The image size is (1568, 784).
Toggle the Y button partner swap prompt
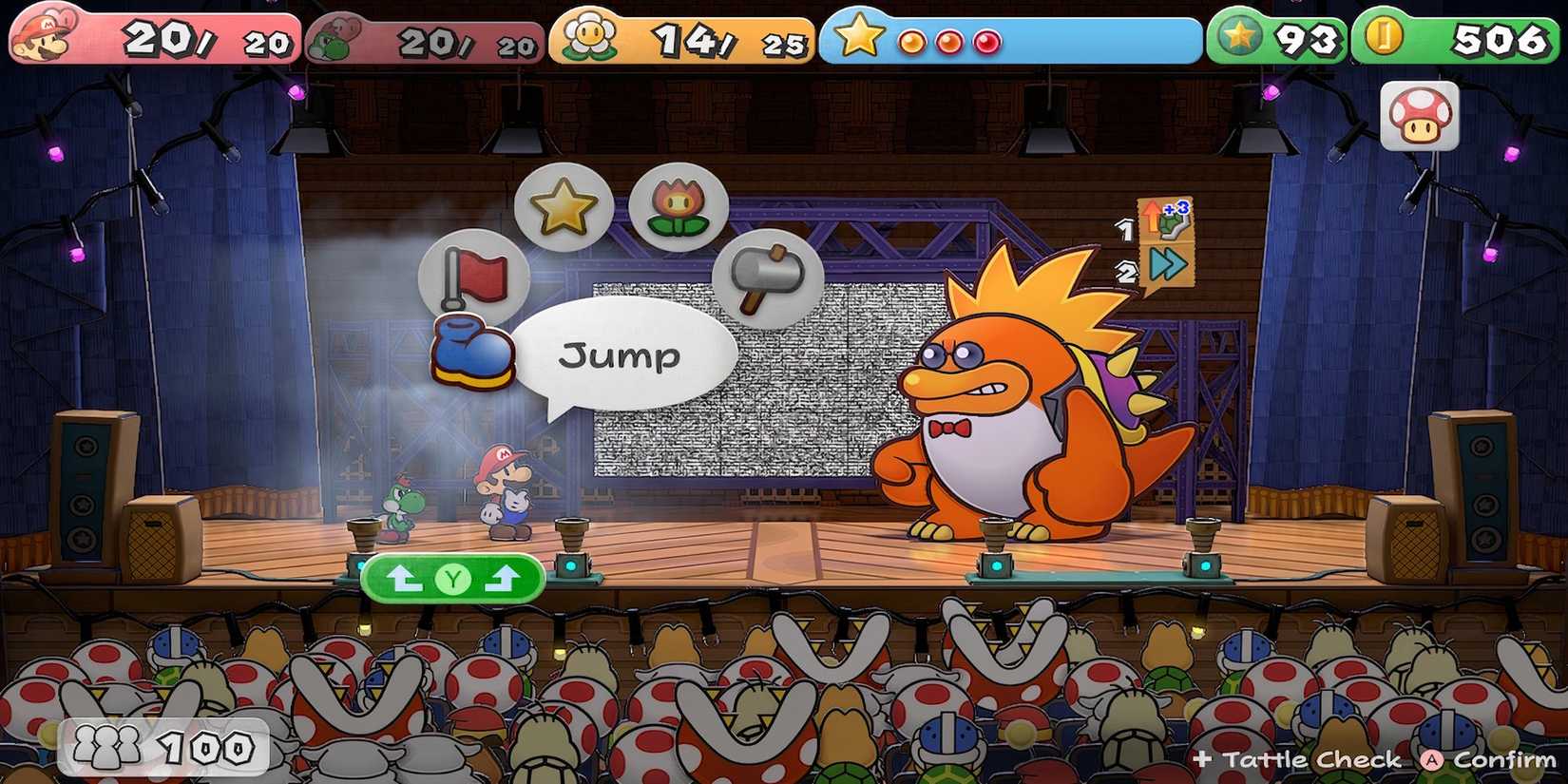[453, 578]
